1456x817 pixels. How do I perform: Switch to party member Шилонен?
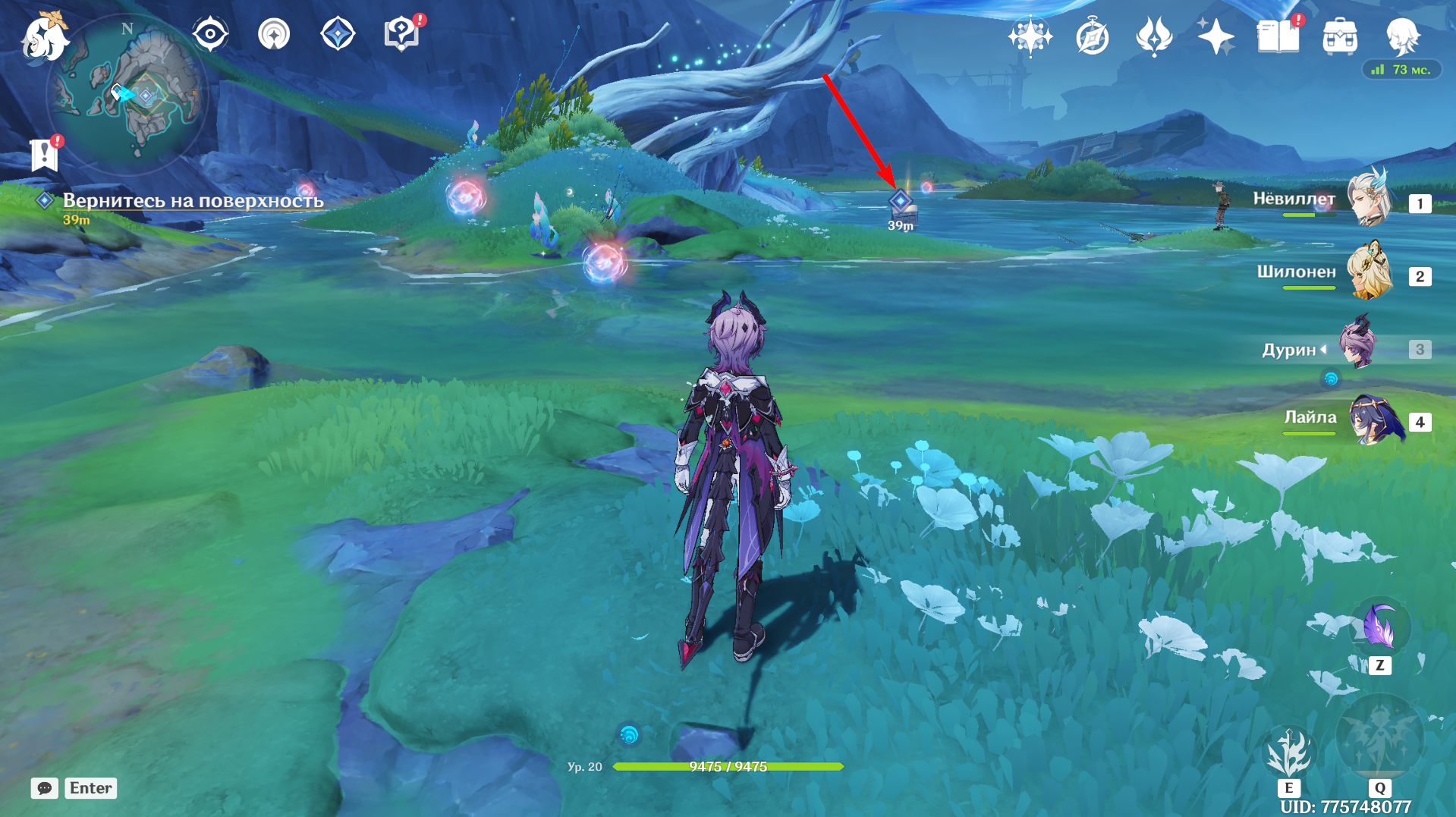pyautogui.click(x=1370, y=272)
